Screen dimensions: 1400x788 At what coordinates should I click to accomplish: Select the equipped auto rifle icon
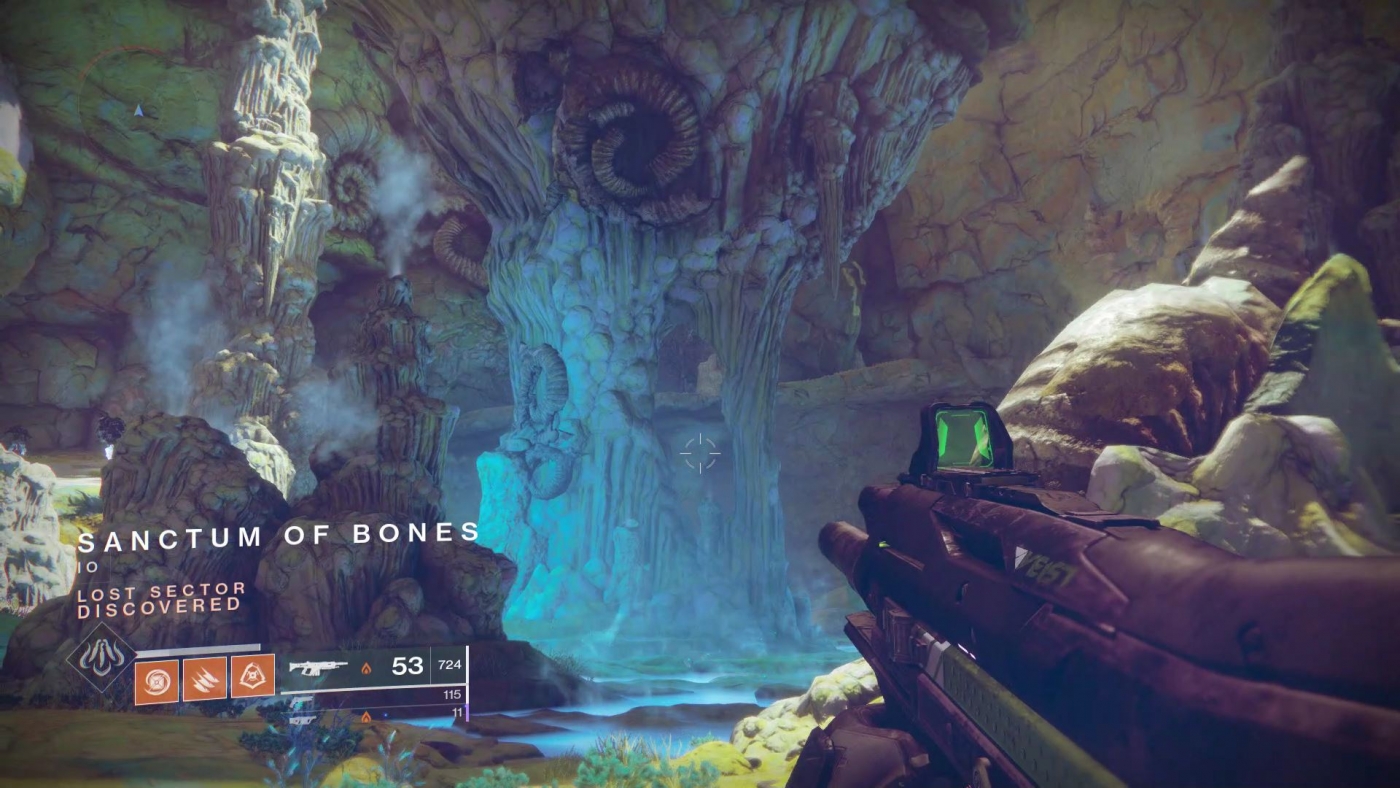(x=319, y=667)
